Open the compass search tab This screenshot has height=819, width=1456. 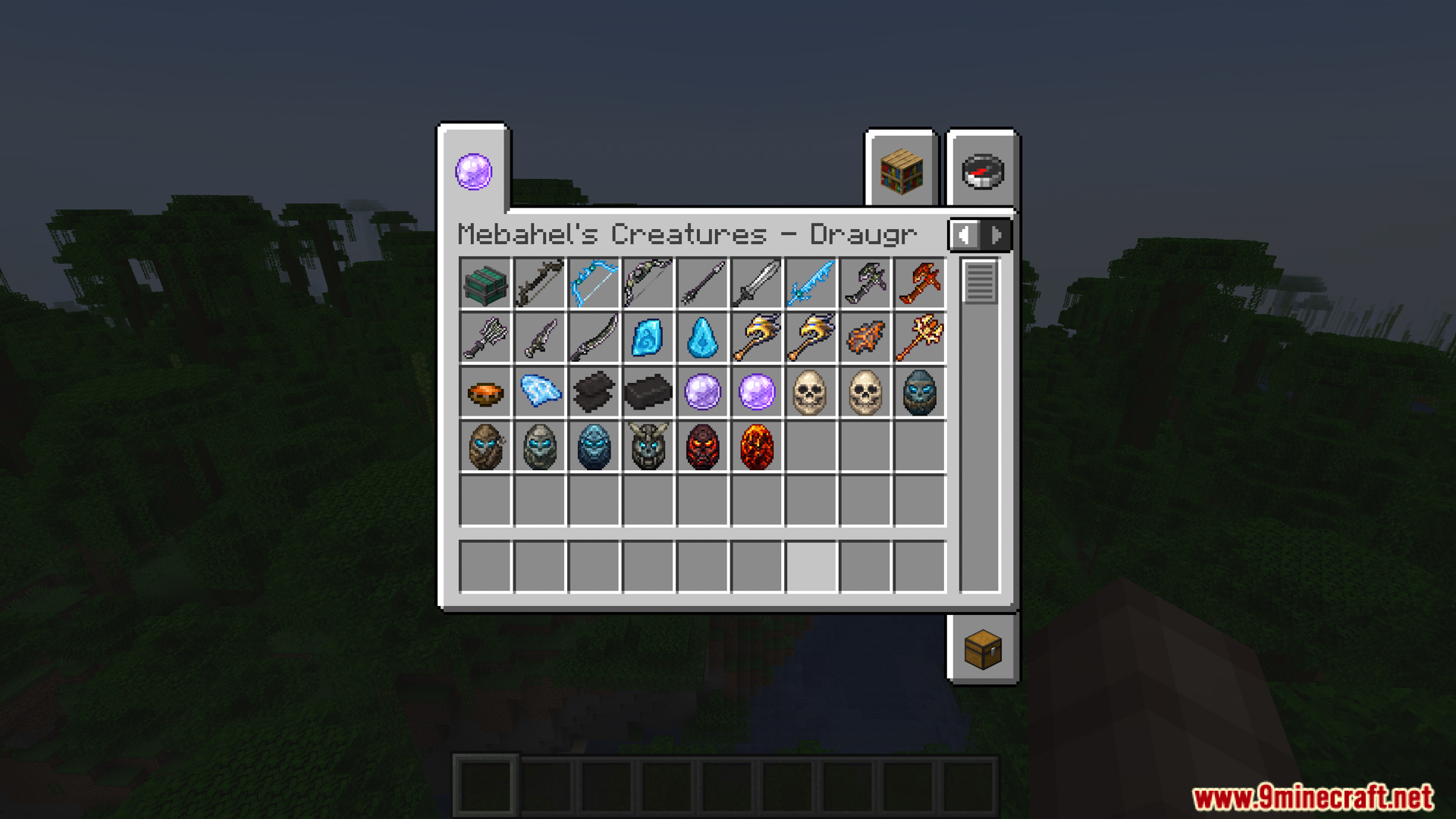pos(981,171)
